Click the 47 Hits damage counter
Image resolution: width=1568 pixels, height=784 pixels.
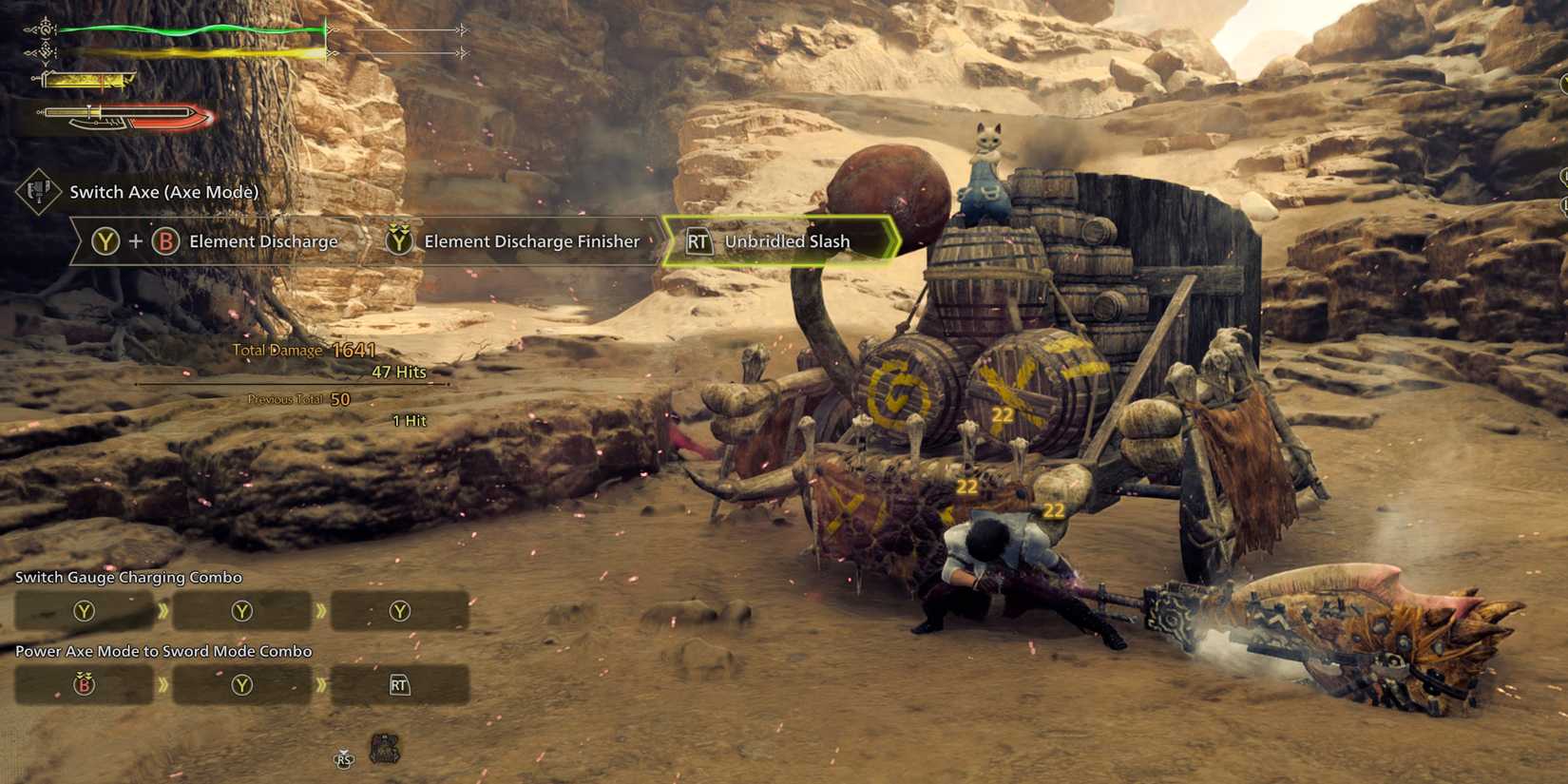click(400, 372)
